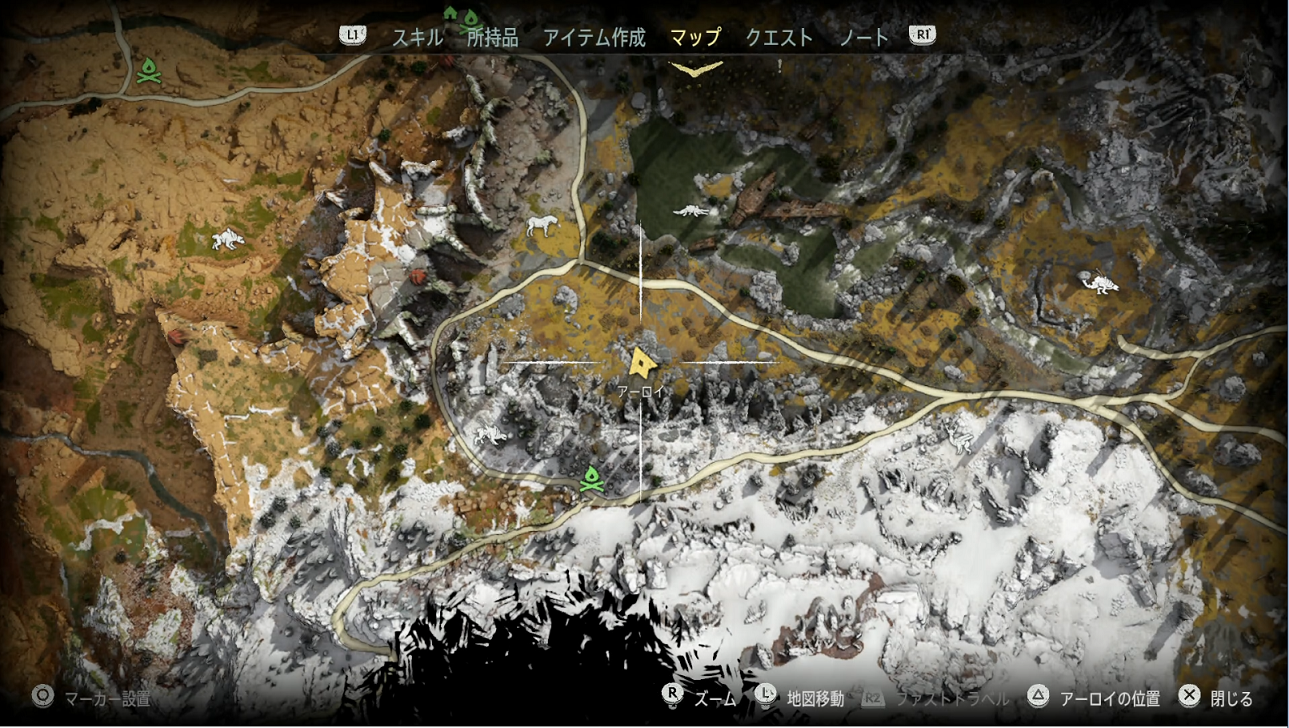Switch to the スキル tab
The width and height of the screenshot is (1289, 728).
coord(416,38)
